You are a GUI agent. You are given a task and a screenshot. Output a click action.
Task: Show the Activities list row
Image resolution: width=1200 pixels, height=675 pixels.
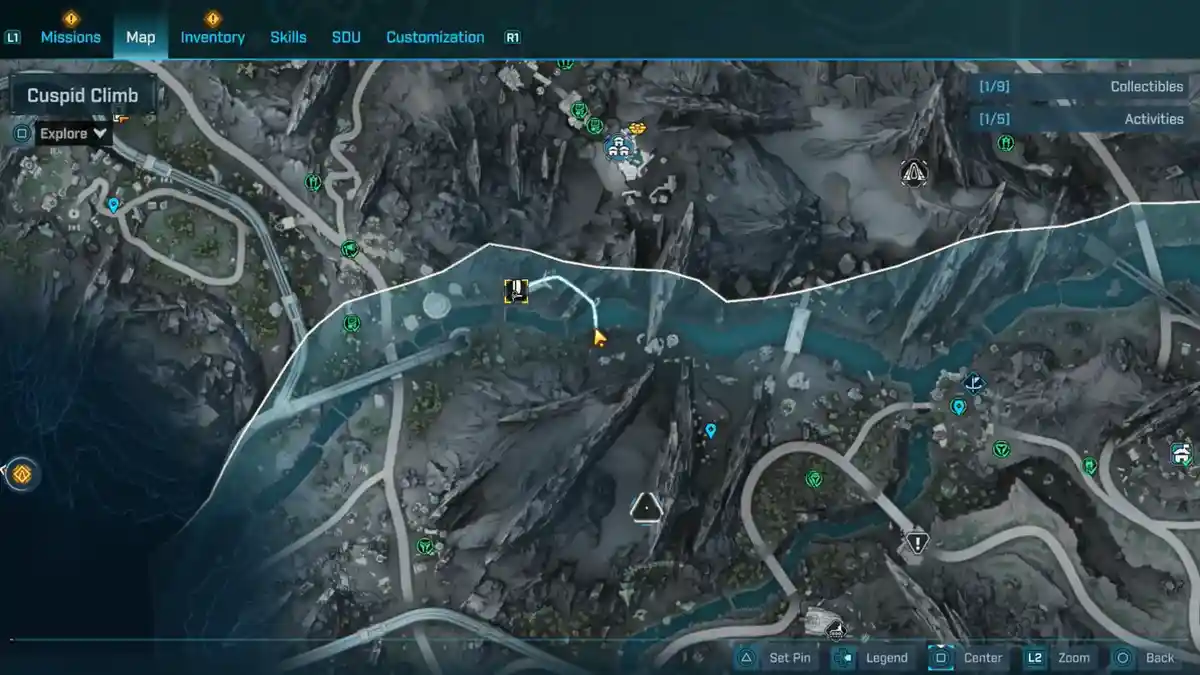coord(1079,119)
